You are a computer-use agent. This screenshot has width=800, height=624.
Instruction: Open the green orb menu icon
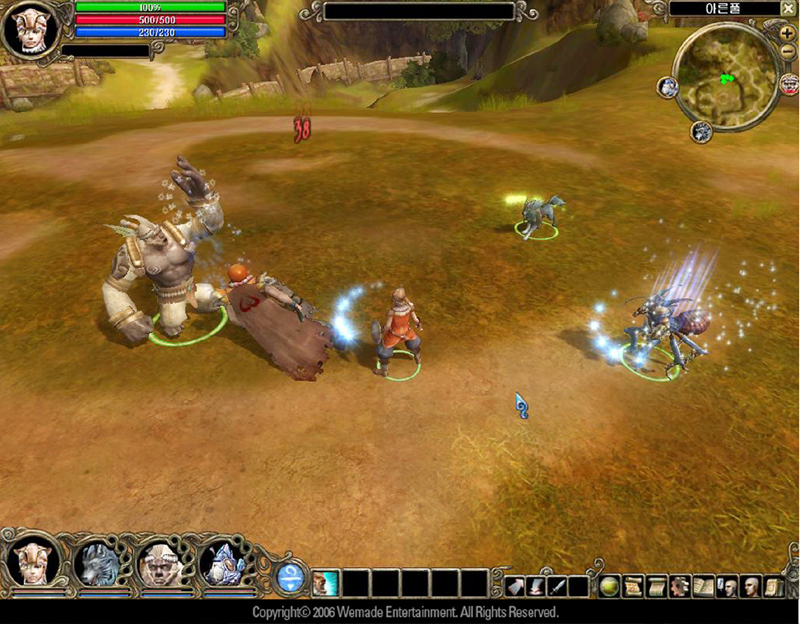point(609,587)
